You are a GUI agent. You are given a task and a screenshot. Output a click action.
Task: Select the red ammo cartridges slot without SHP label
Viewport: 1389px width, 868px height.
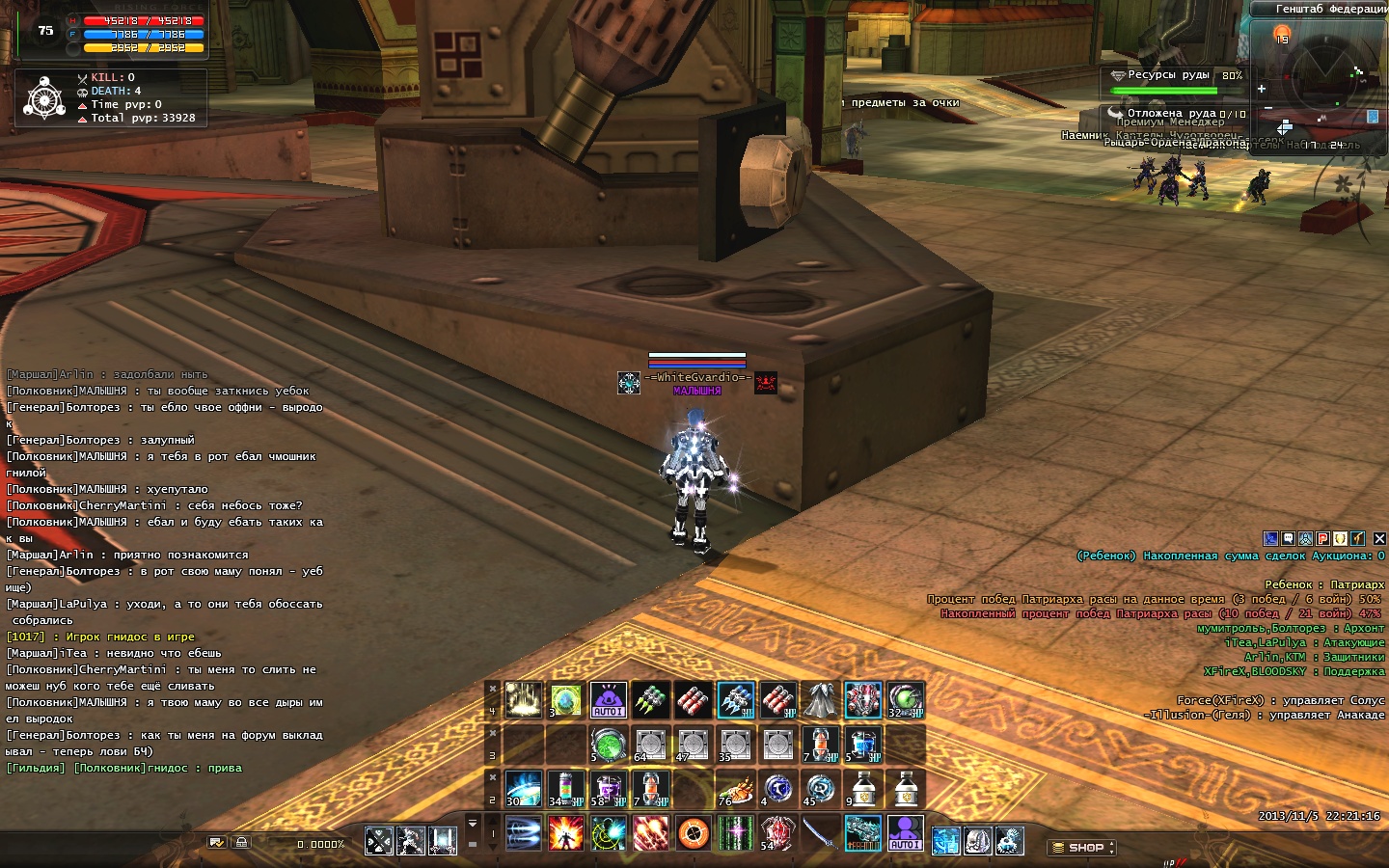click(x=693, y=700)
